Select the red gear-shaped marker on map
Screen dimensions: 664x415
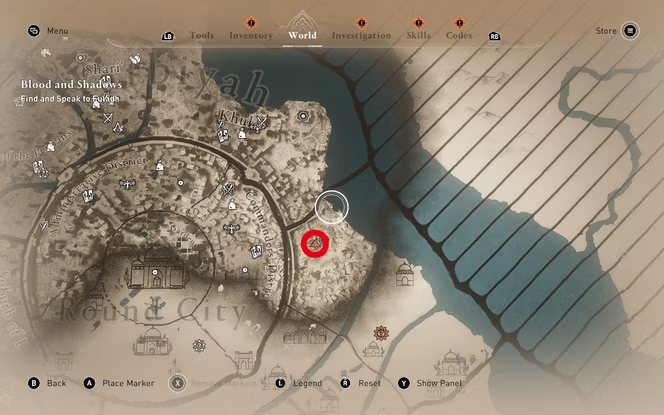click(381, 333)
